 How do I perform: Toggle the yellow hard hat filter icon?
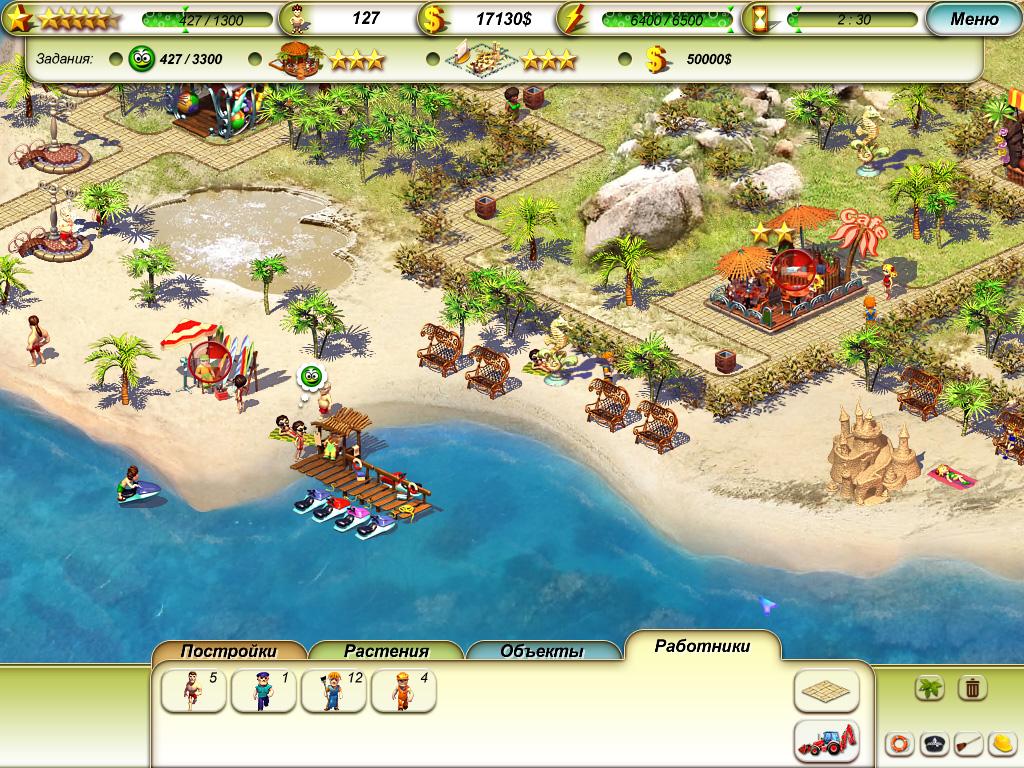pyautogui.click(x=1002, y=744)
